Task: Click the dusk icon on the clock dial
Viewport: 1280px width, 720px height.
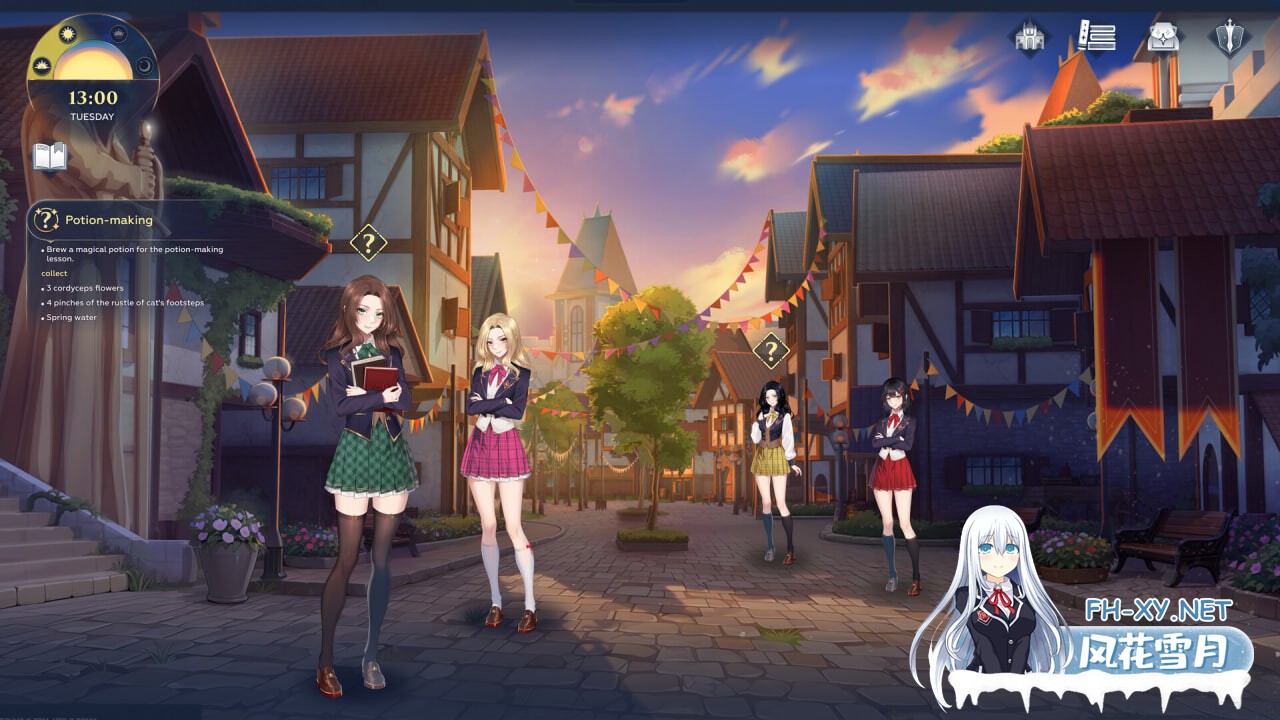Action: pyautogui.click(x=118, y=33)
